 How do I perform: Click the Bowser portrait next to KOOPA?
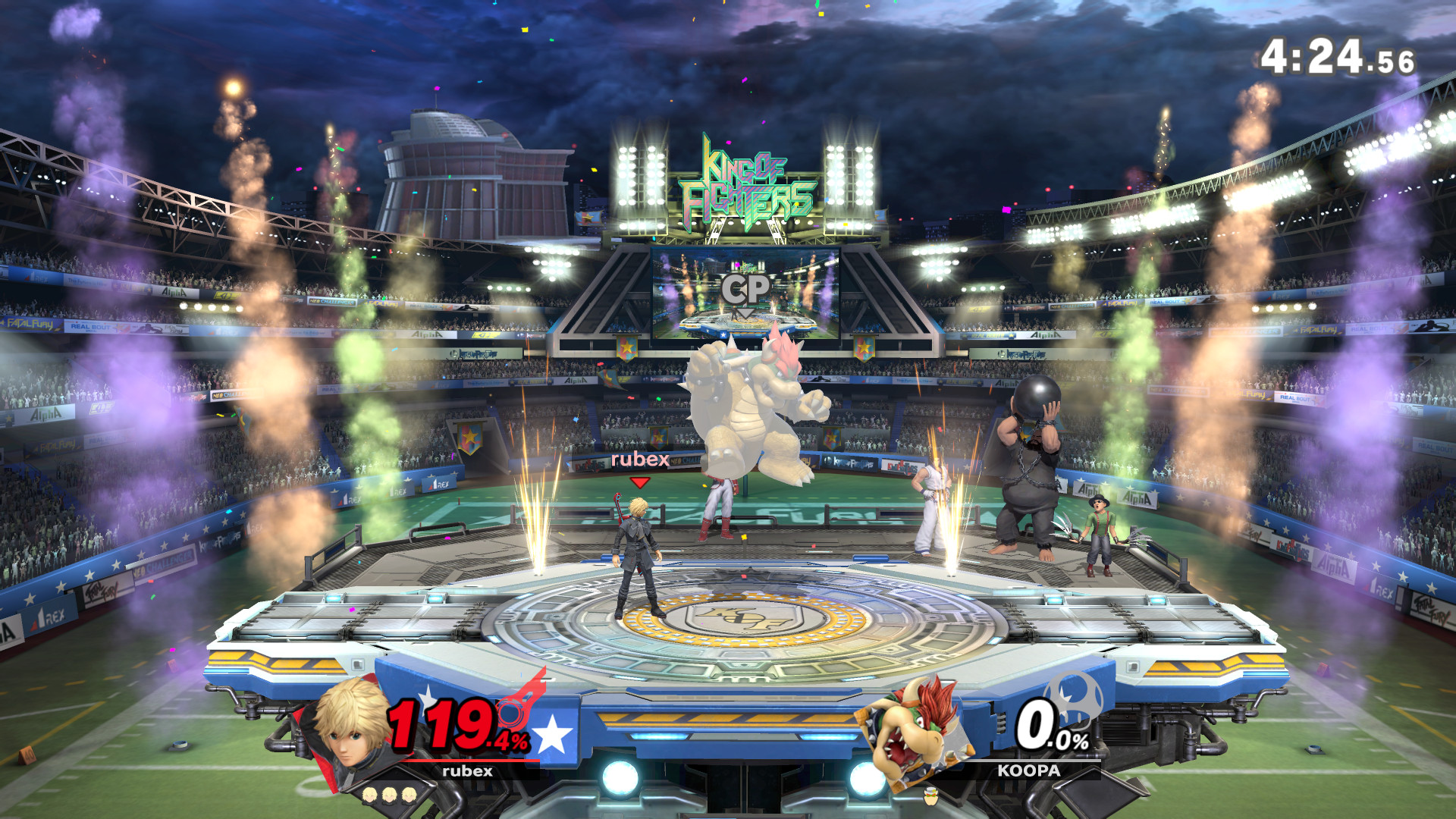913,730
